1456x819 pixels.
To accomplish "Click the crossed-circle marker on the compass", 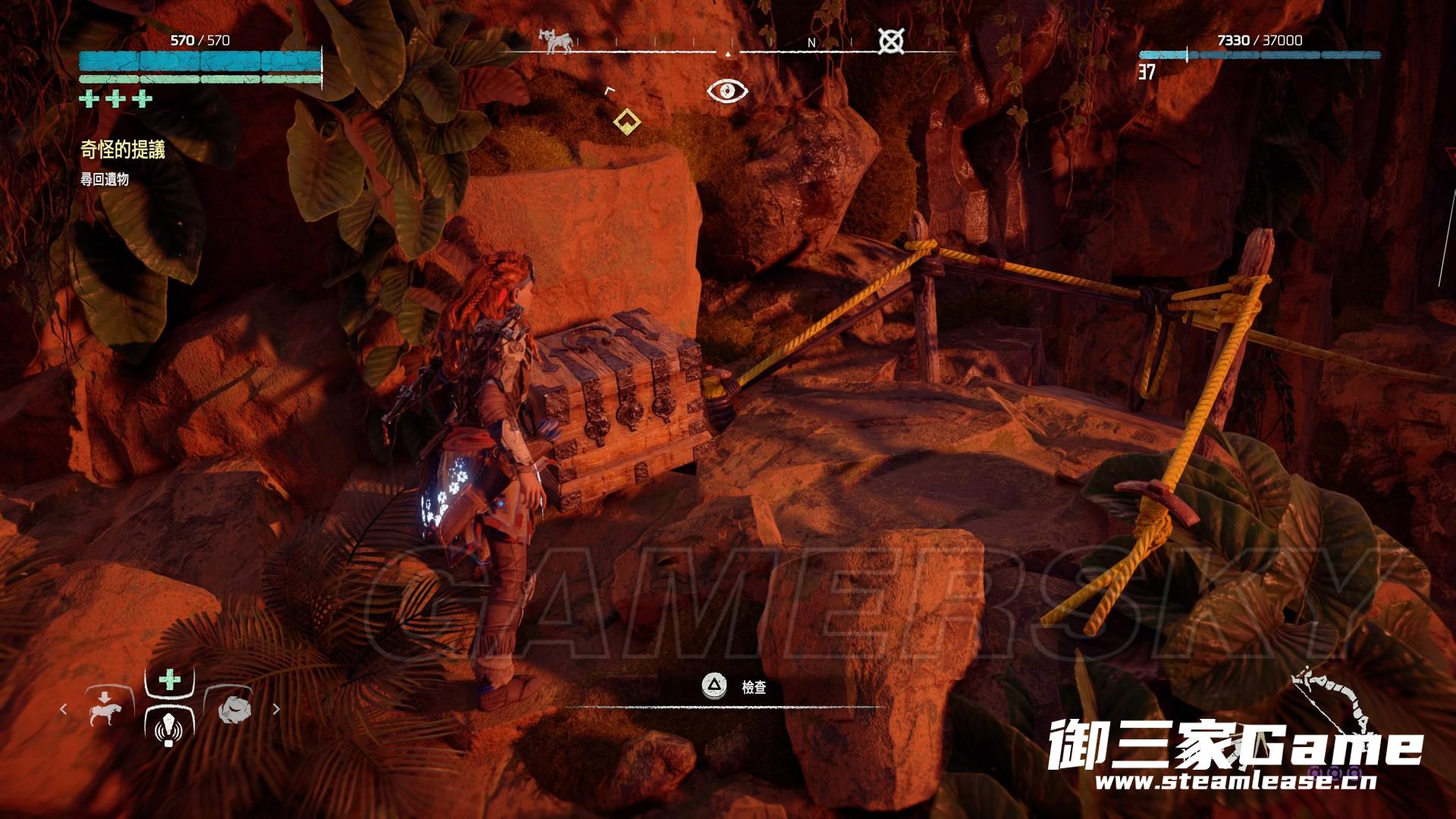I will (x=890, y=41).
